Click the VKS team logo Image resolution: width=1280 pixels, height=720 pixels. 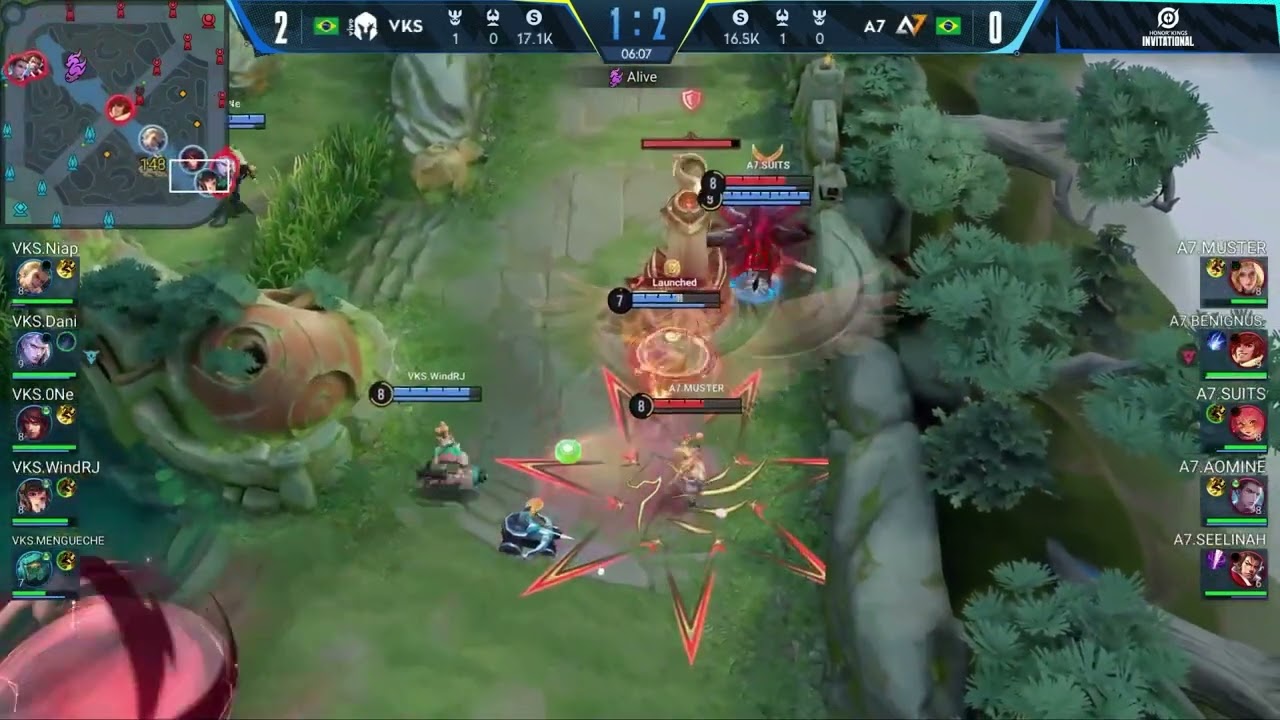click(364, 26)
